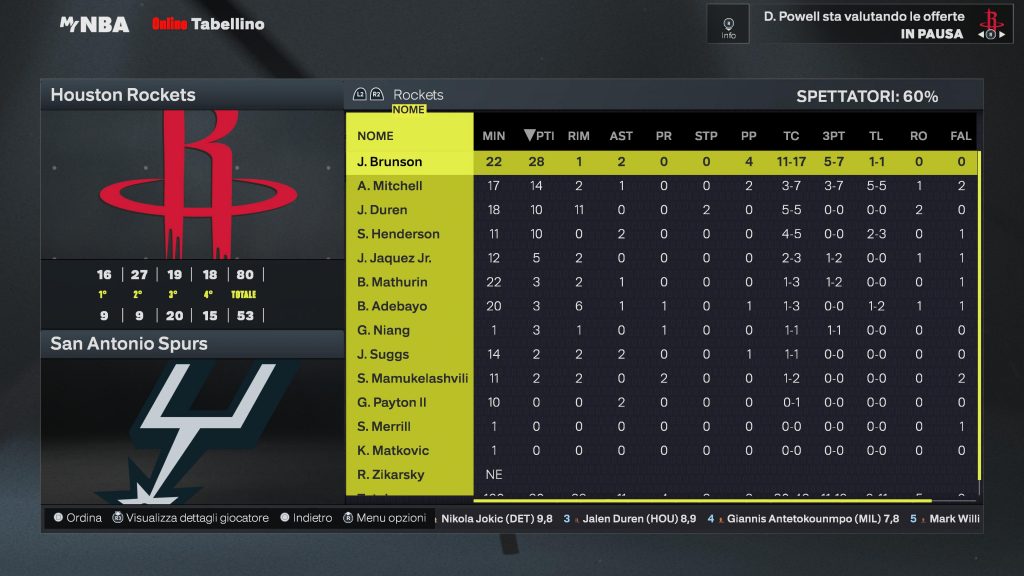The width and height of the screenshot is (1024, 576).
Task: Select B. Mathurin's stat line
Action: coord(392,282)
